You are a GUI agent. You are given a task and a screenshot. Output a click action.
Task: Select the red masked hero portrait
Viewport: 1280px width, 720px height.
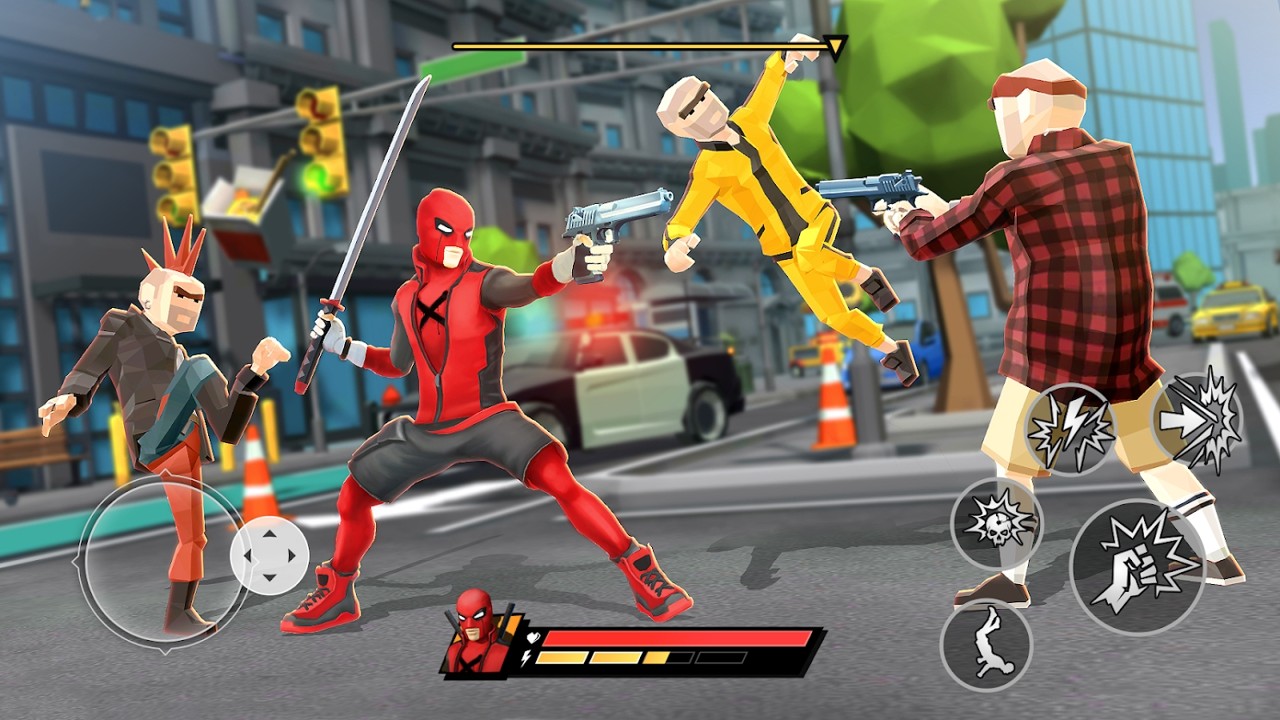[477, 630]
